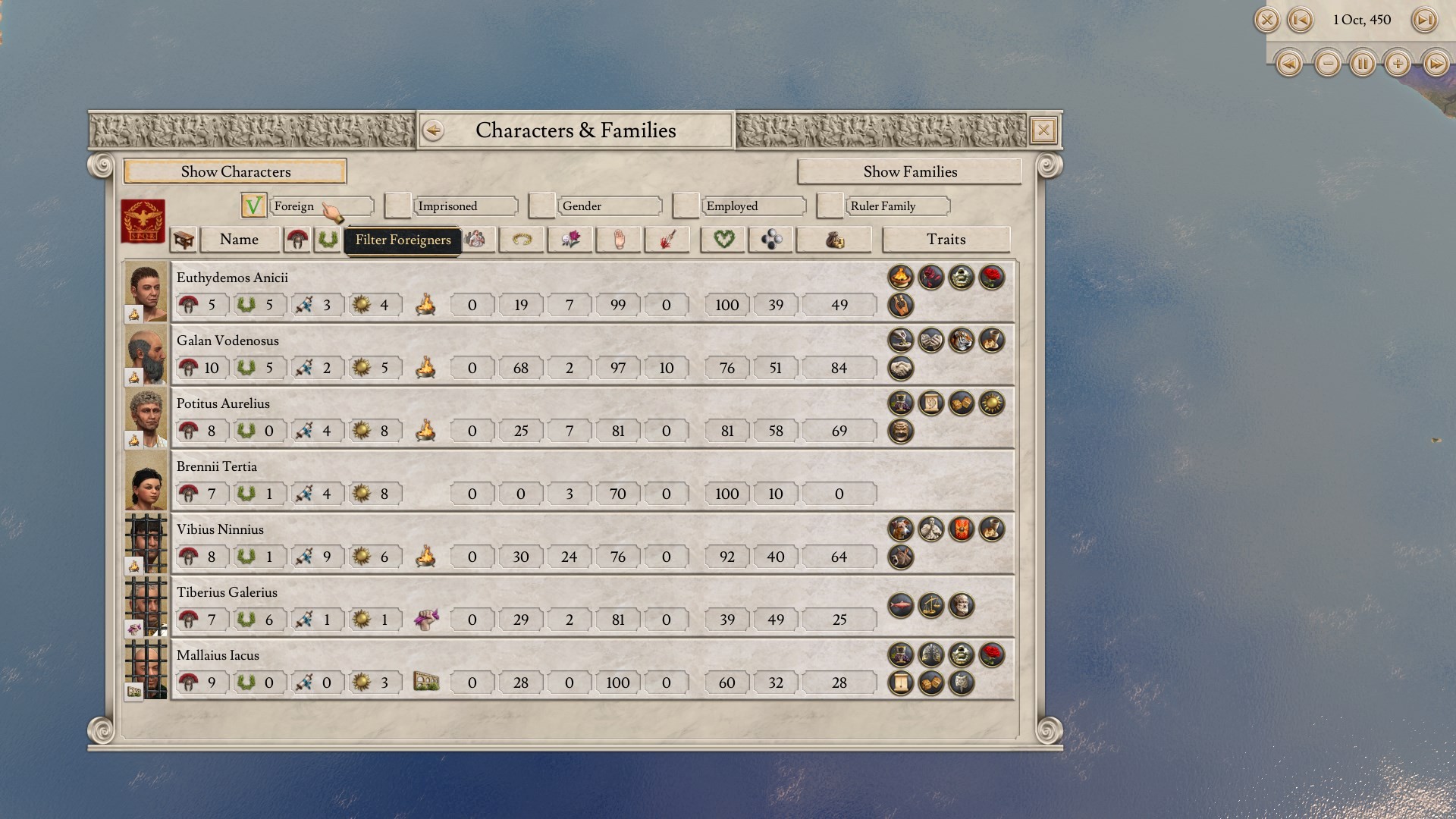The width and height of the screenshot is (1456, 819).
Task: Enable the Gender filter checkbox
Action: click(x=541, y=206)
